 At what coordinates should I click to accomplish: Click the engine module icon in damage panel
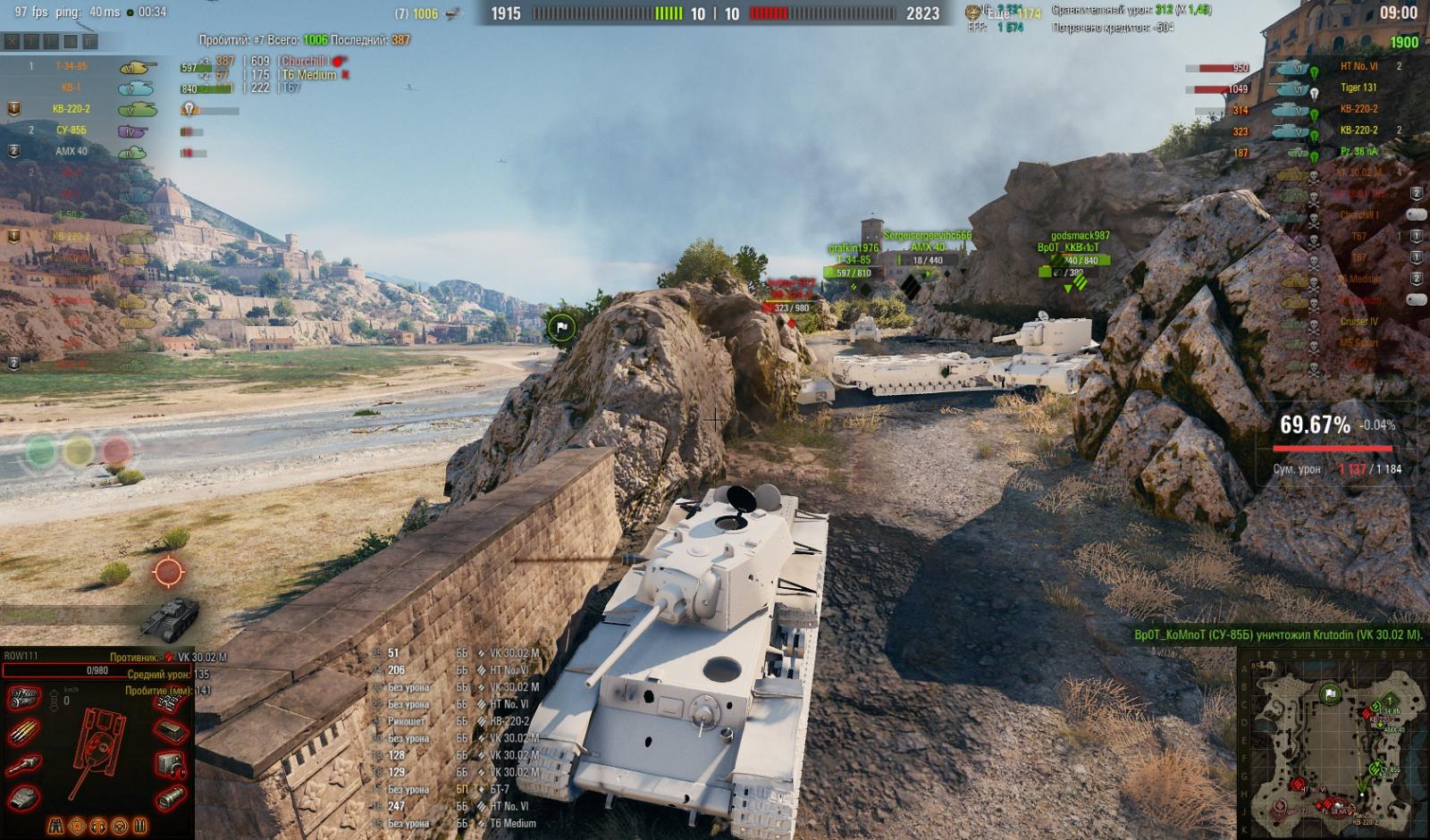pyautogui.click(x=24, y=700)
